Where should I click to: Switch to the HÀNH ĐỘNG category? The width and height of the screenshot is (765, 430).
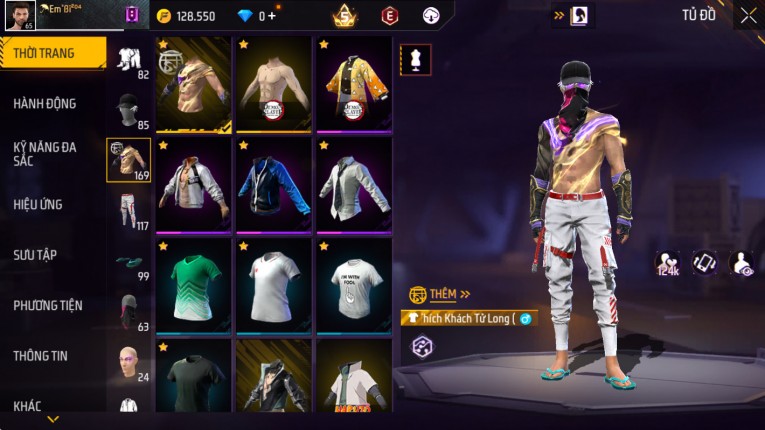45,103
